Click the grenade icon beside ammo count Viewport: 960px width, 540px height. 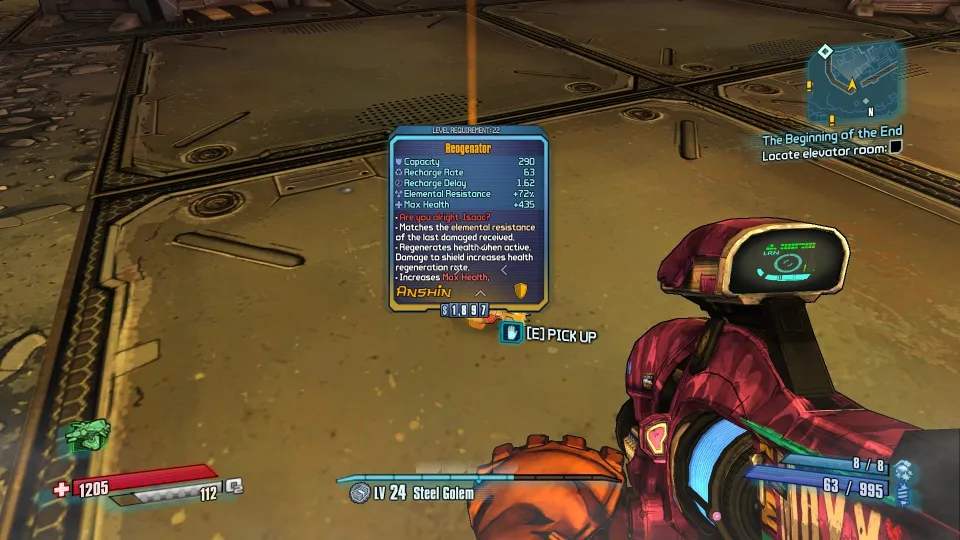click(903, 469)
